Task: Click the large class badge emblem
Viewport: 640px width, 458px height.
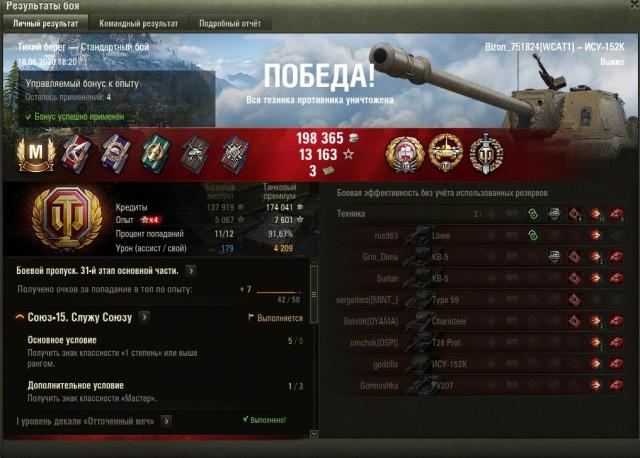Action: (65, 220)
